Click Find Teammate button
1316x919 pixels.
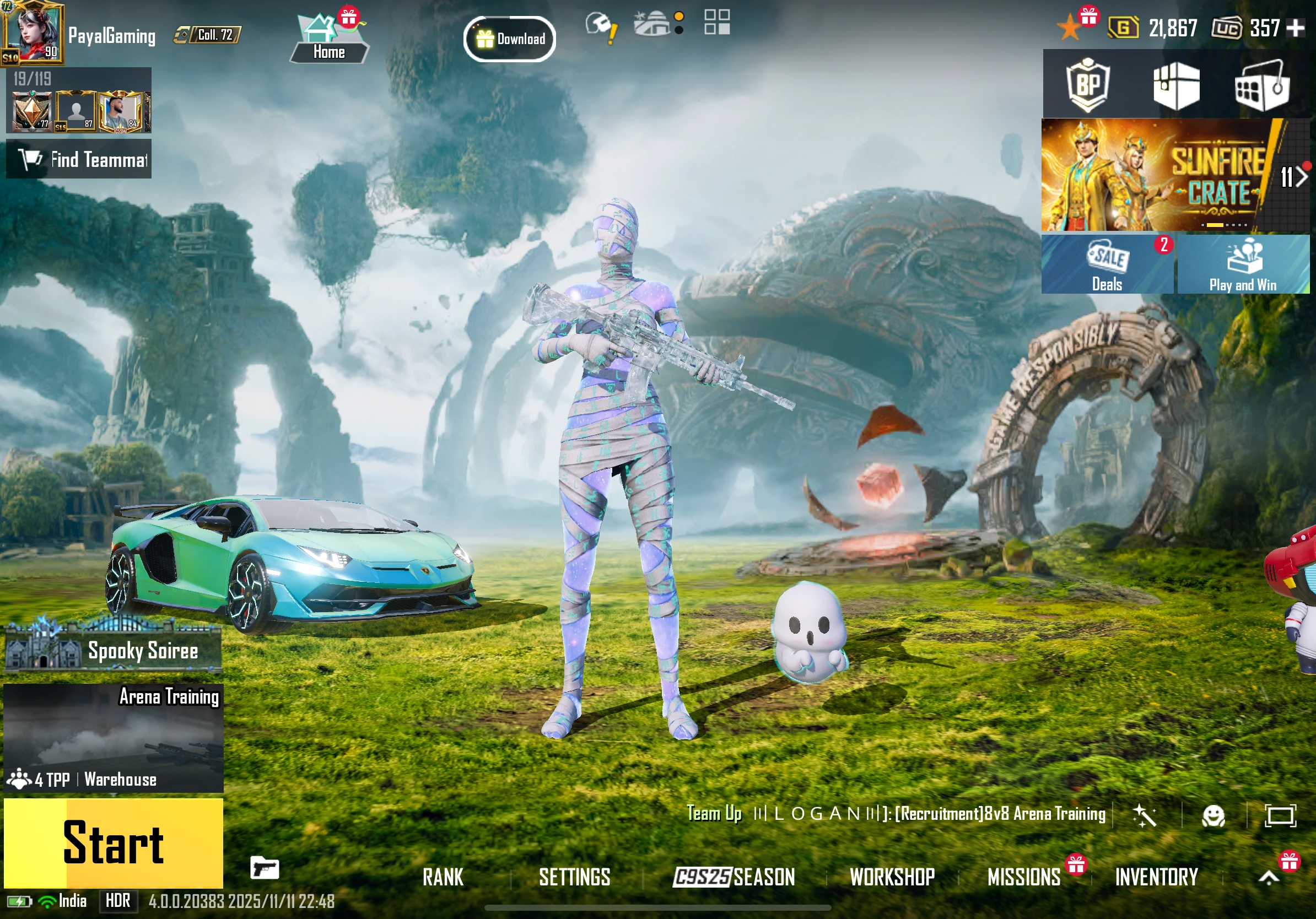[79, 159]
